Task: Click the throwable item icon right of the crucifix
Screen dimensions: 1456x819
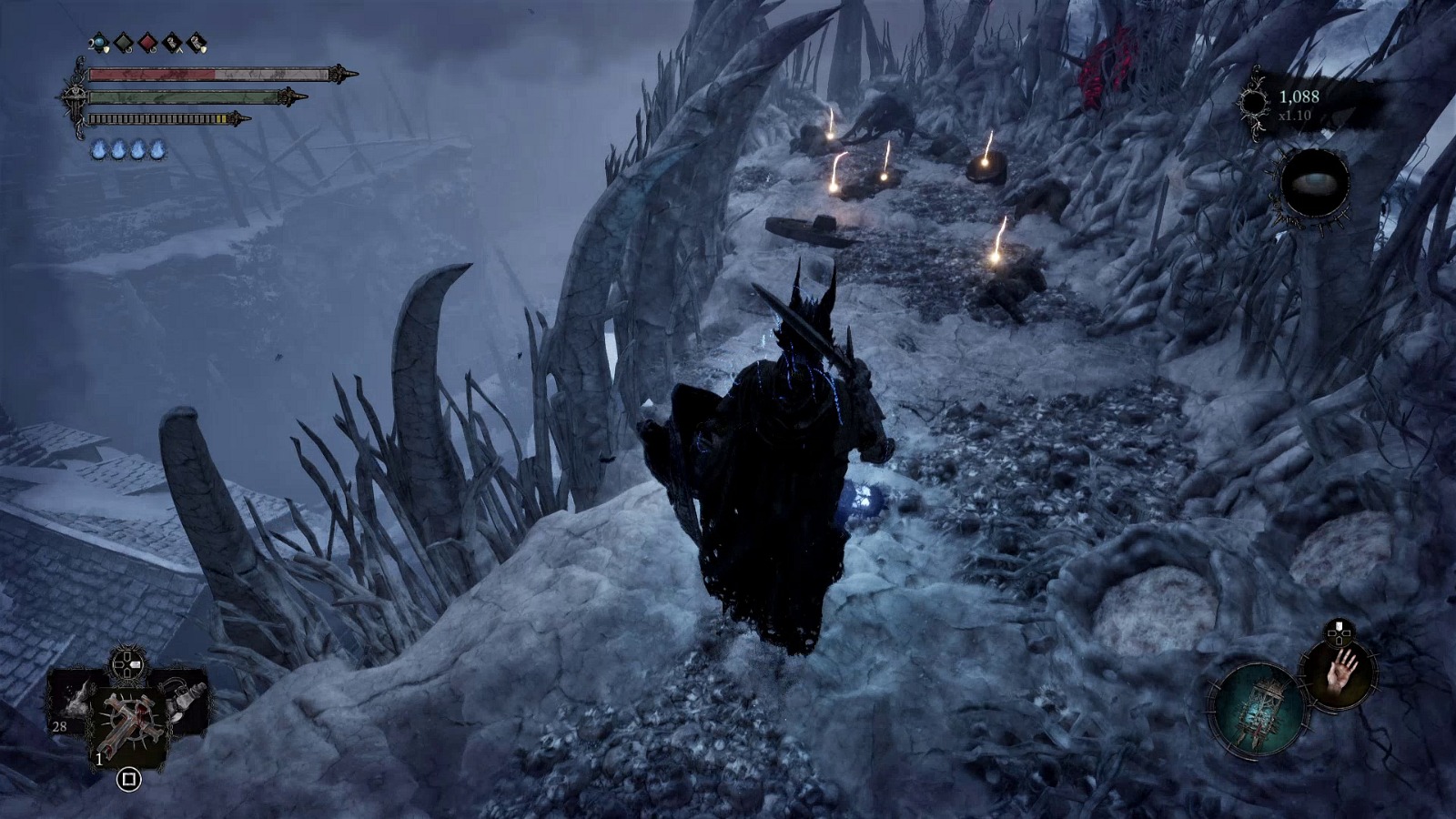Action: (x=185, y=701)
